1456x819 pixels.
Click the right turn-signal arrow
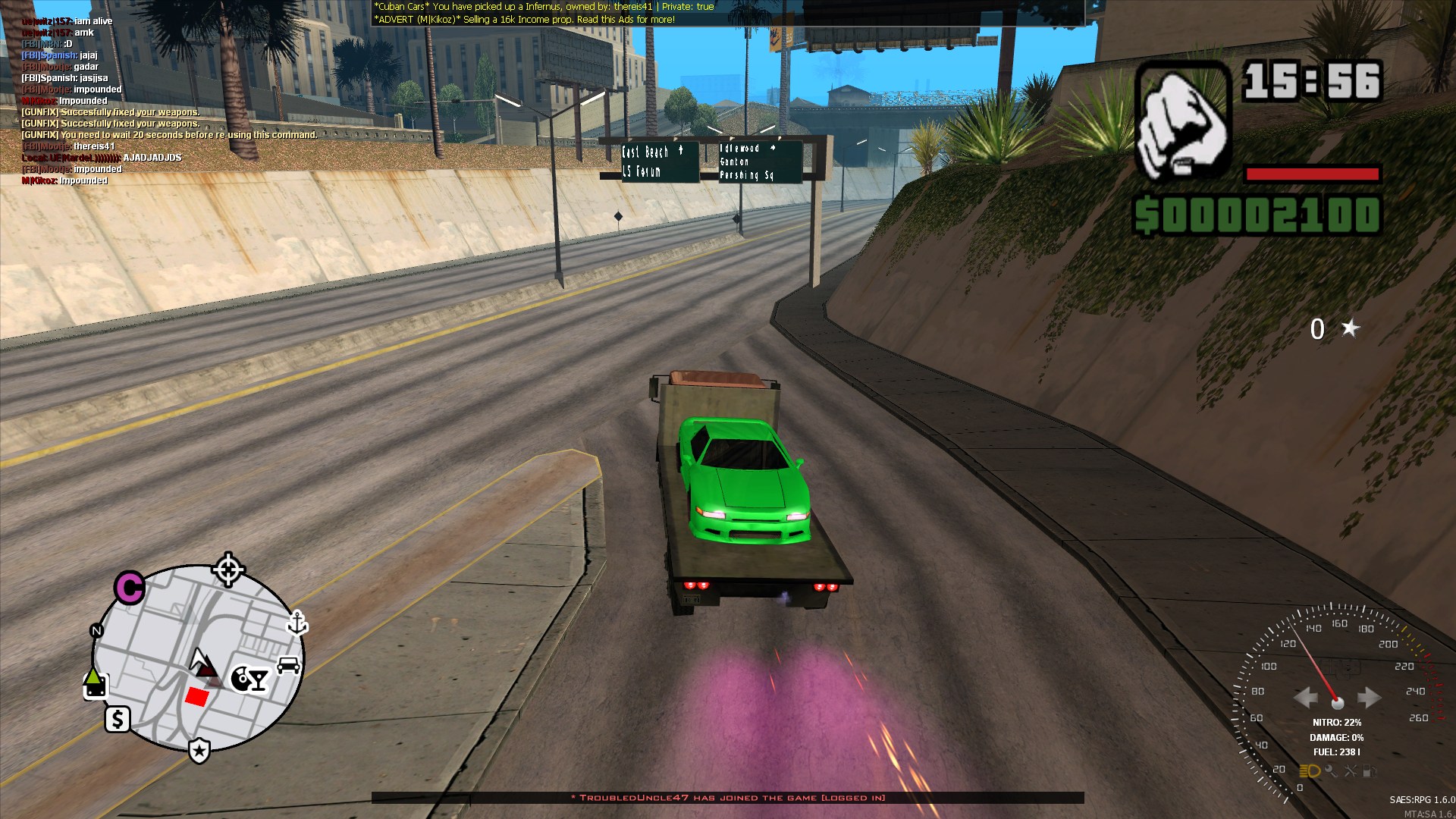coord(1368,697)
